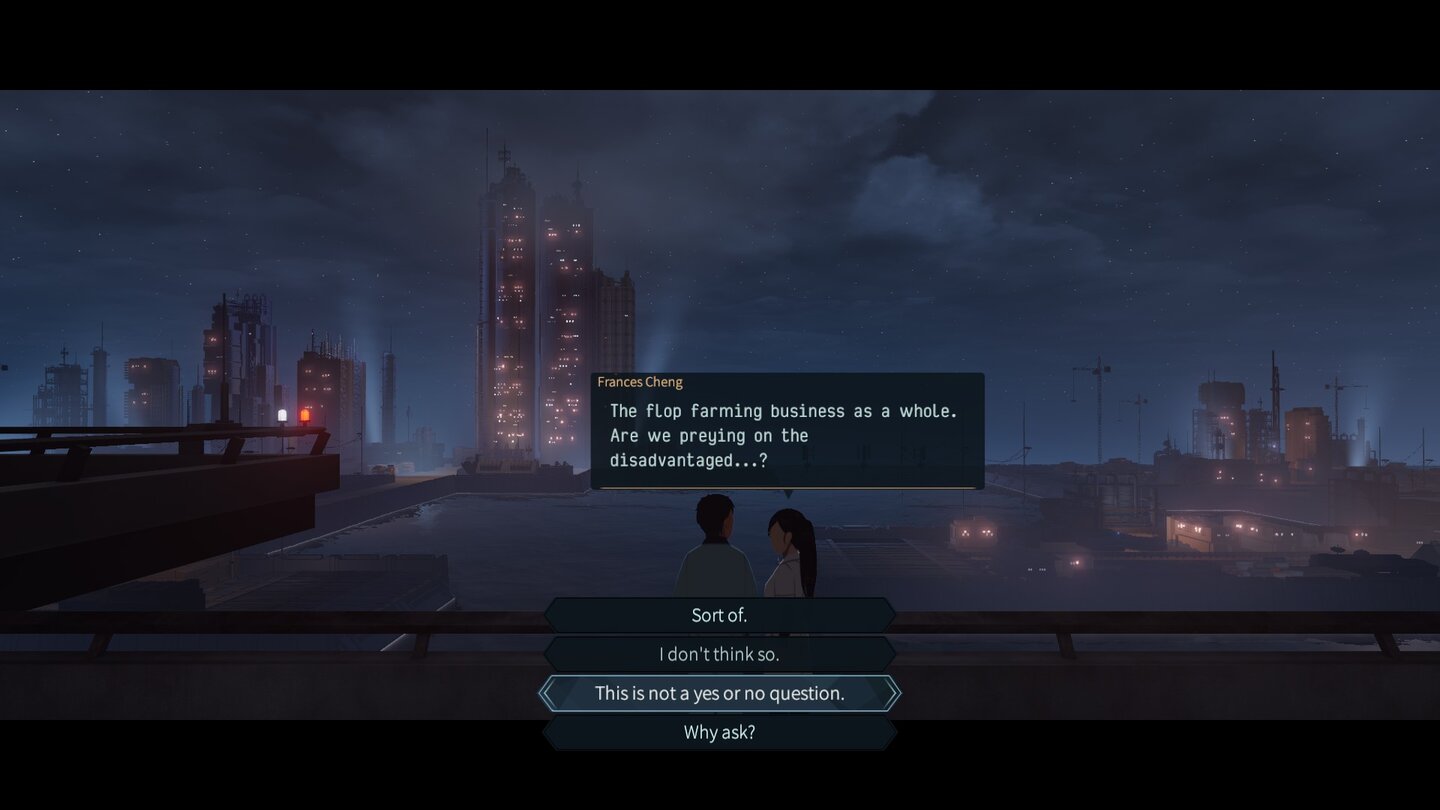Select the 'Sort of.' dialogue response
The height and width of the screenshot is (810, 1440).
coord(719,614)
